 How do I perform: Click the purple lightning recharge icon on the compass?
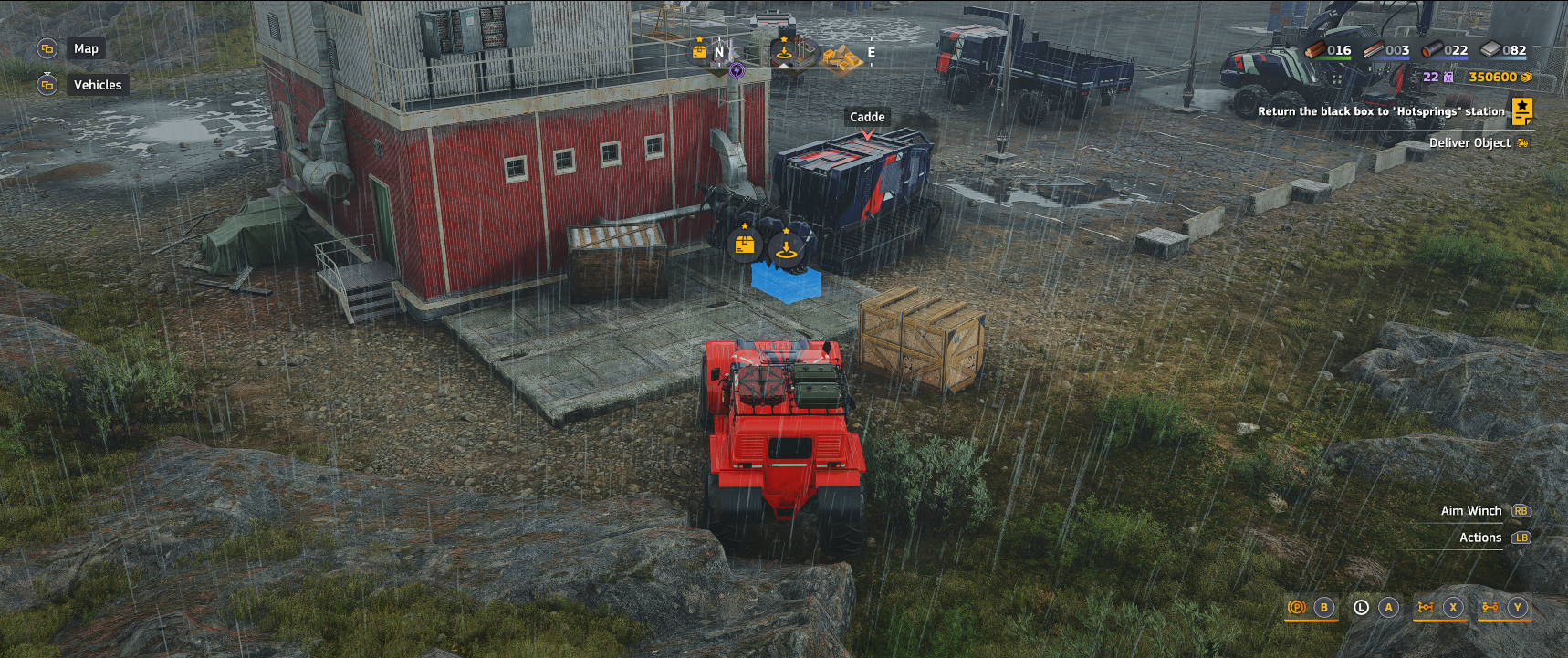737,71
